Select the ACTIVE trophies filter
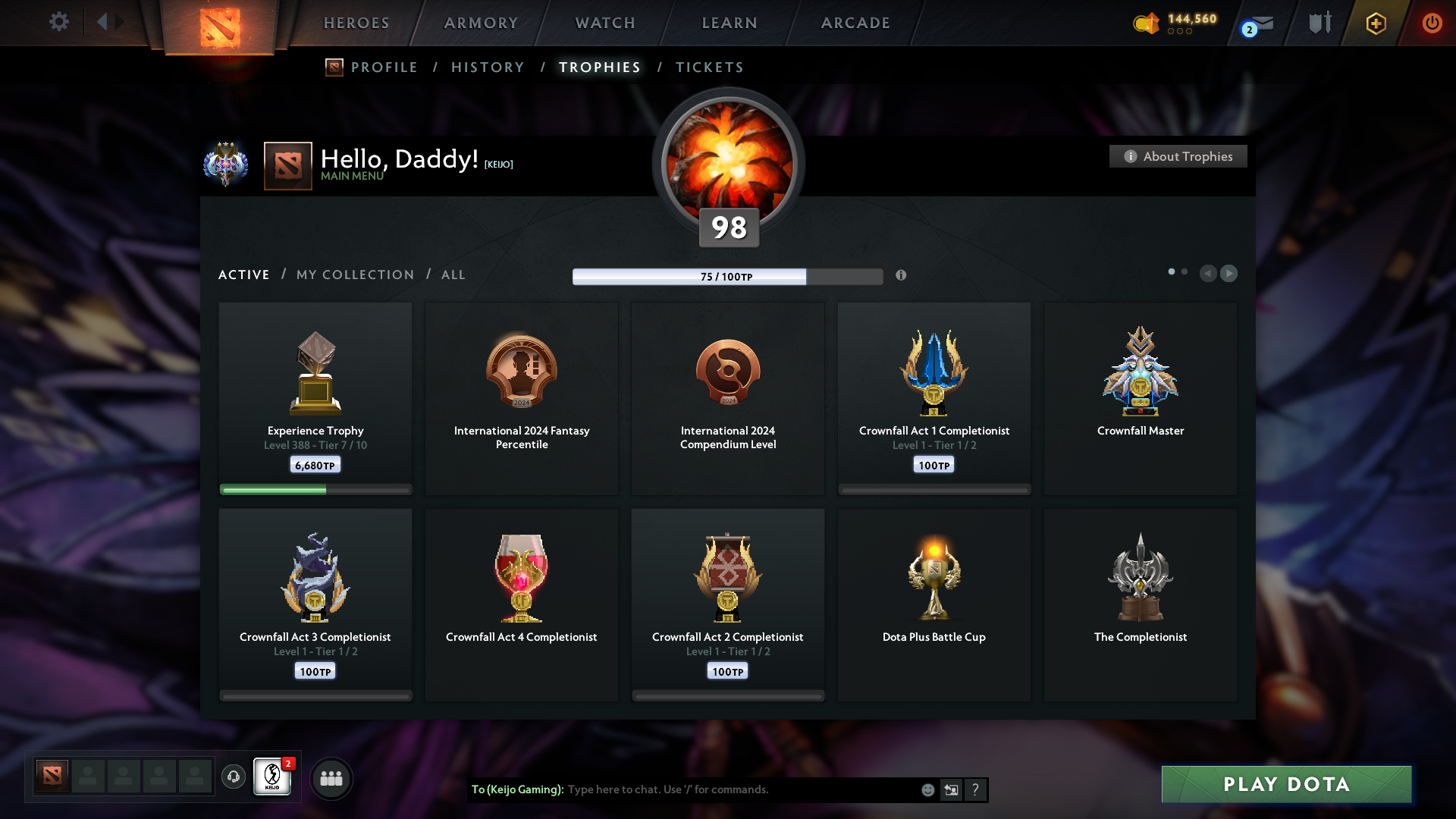The image size is (1456, 819). tap(243, 275)
